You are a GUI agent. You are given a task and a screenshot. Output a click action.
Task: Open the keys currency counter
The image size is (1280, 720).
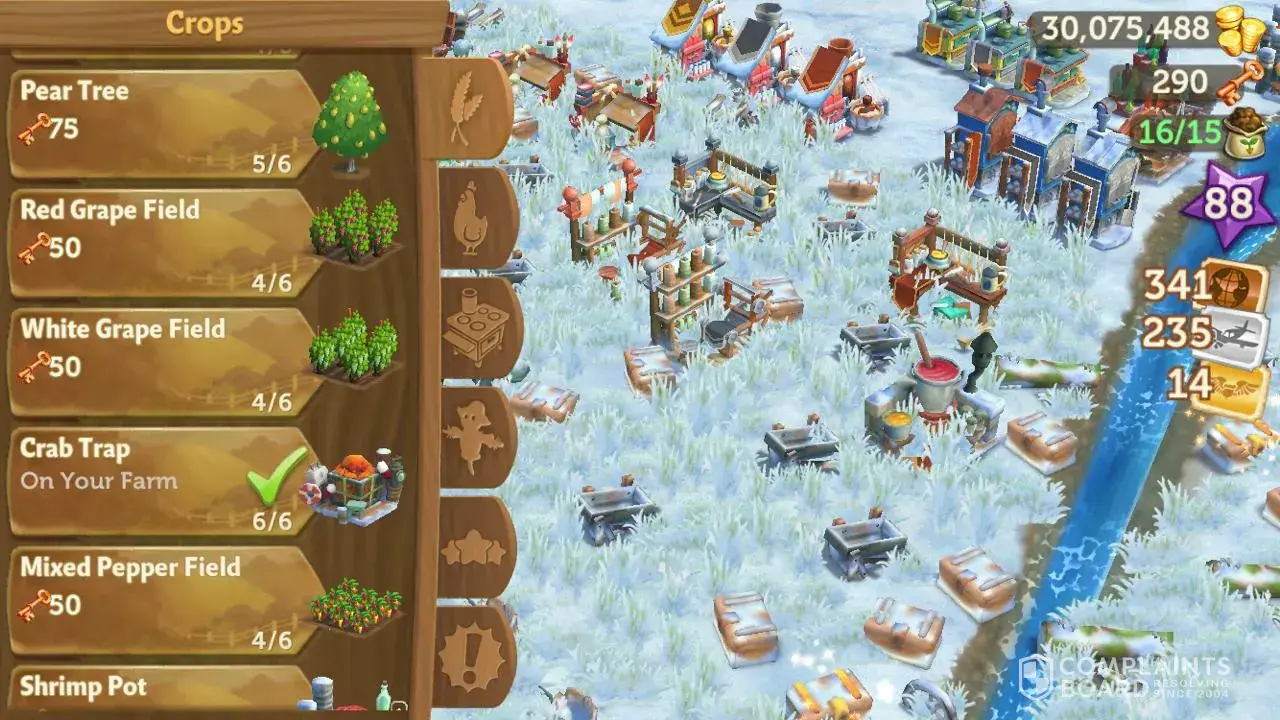click(x=1193, y=82)
